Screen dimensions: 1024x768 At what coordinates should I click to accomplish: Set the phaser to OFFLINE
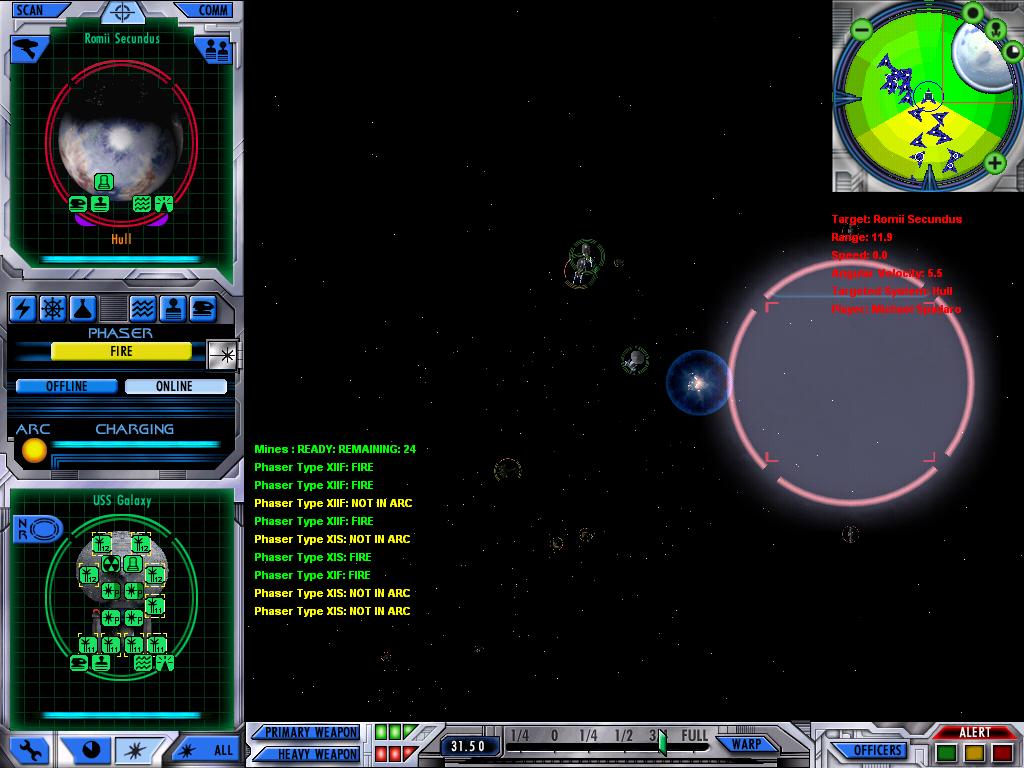(x=67, y=386)
